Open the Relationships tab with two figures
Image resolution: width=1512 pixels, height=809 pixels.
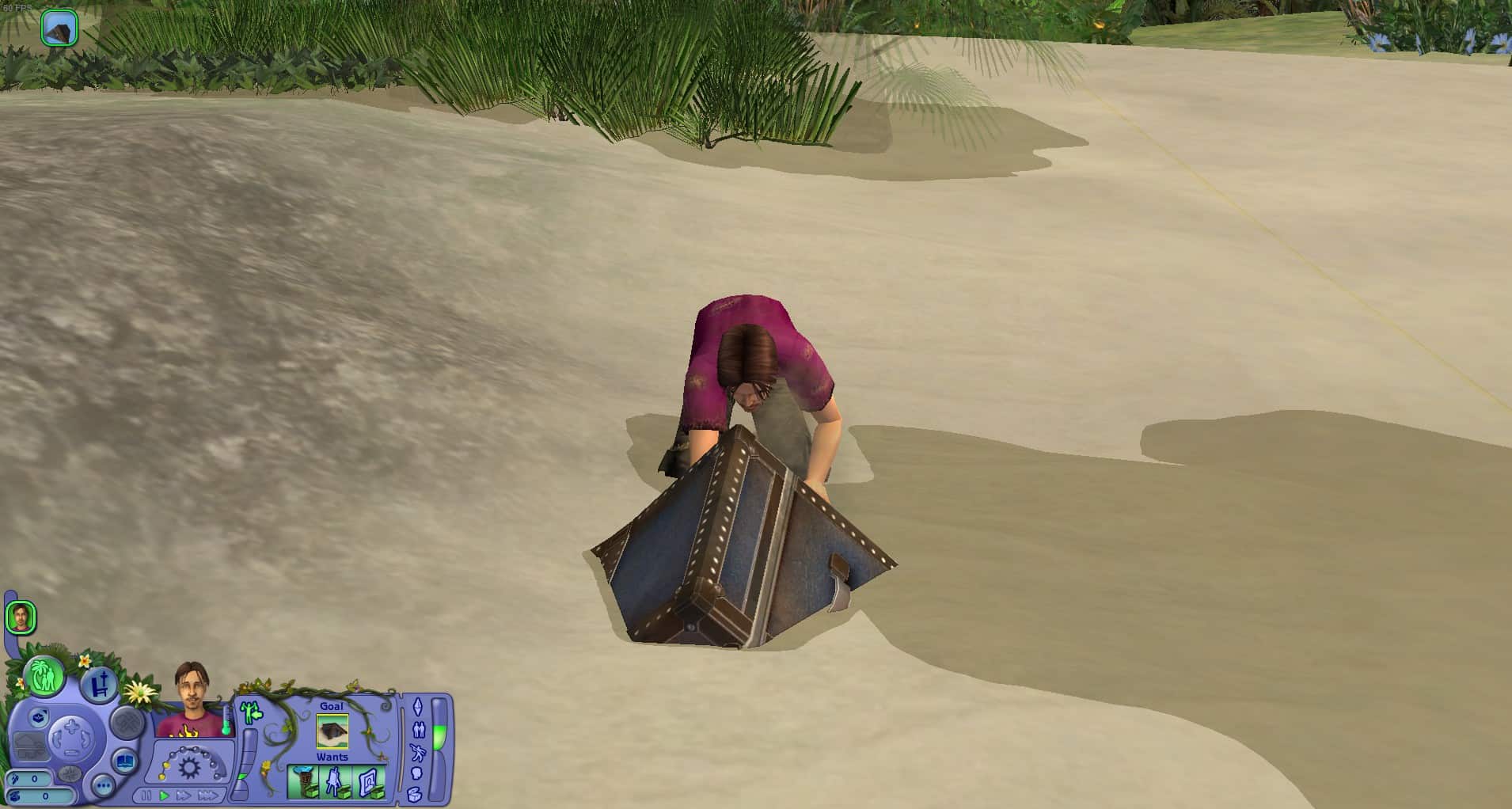pos(418,730)
